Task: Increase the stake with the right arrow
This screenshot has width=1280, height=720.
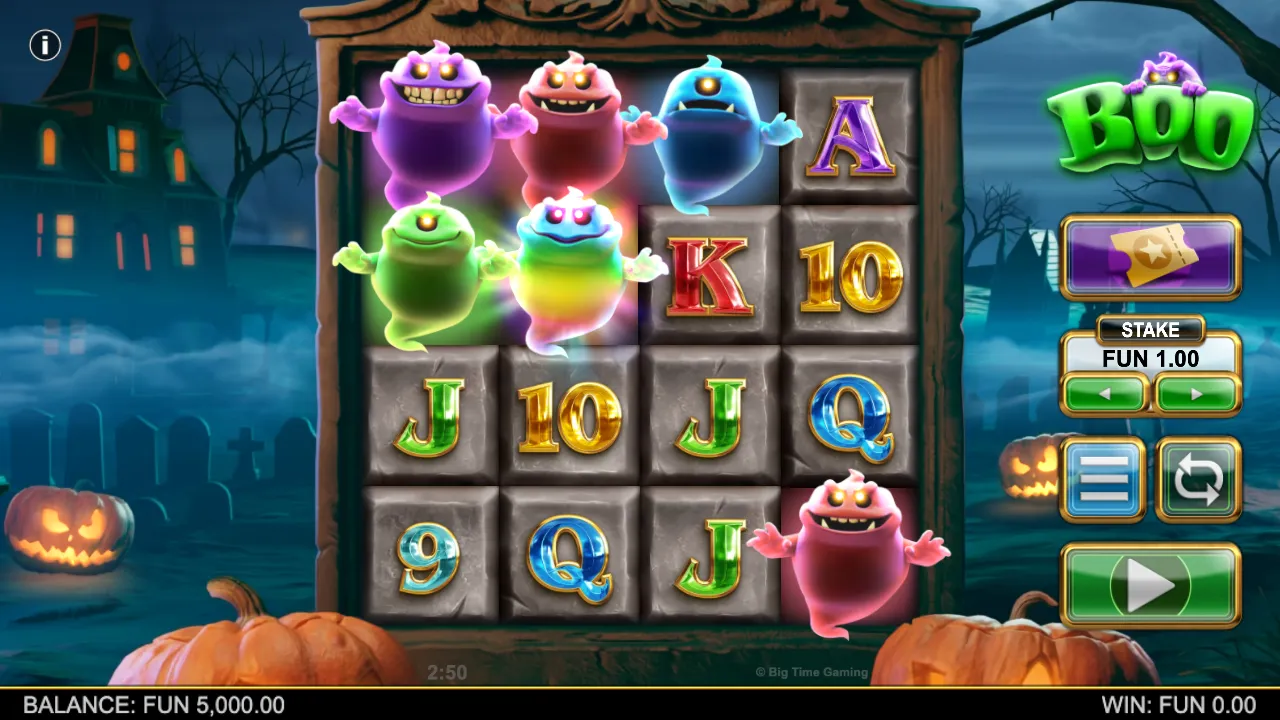Action: 1196,394
